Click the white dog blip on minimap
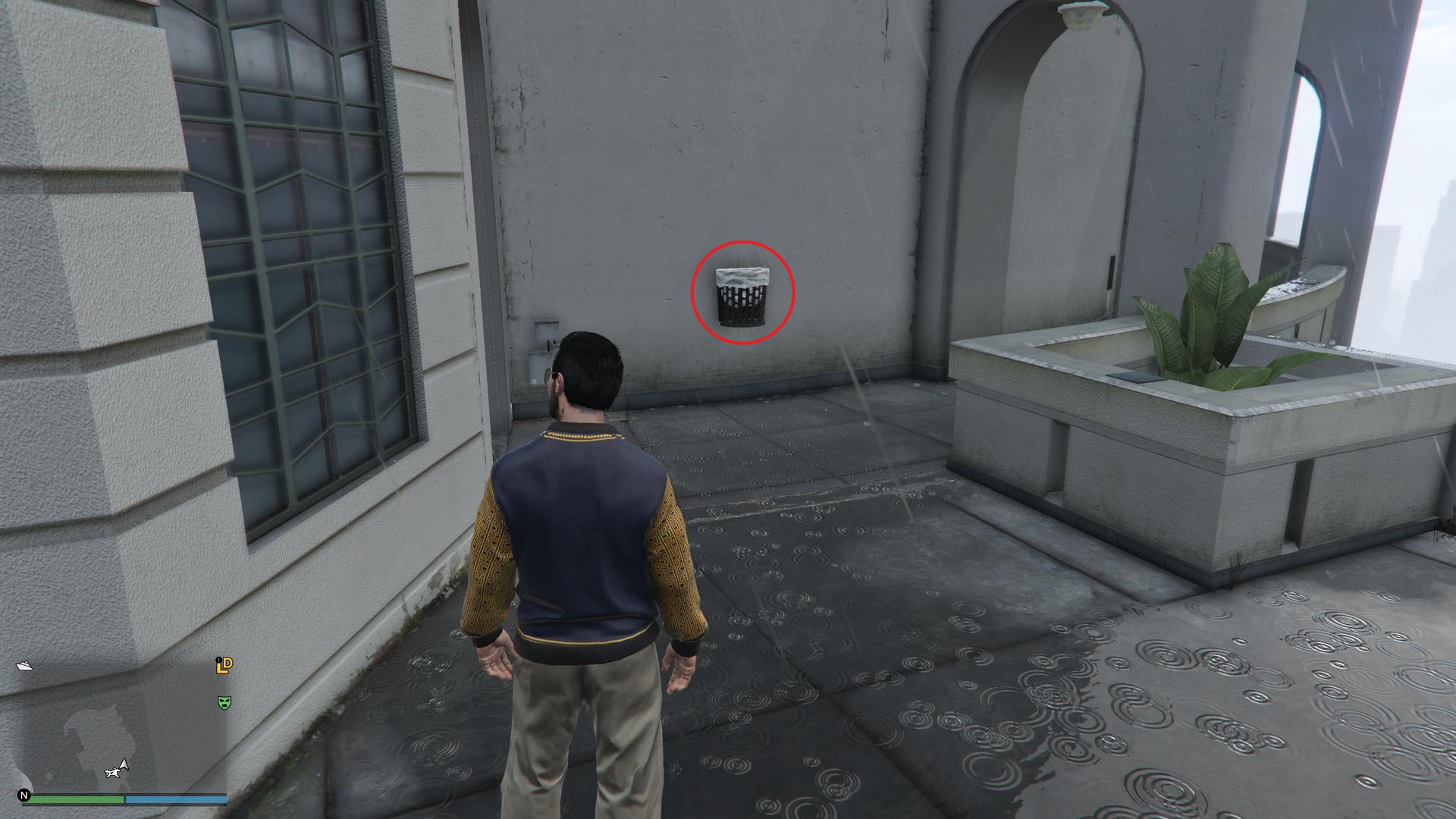This screenshot has width=1456, height=819. pyautogui.click(x=112, y=773)
